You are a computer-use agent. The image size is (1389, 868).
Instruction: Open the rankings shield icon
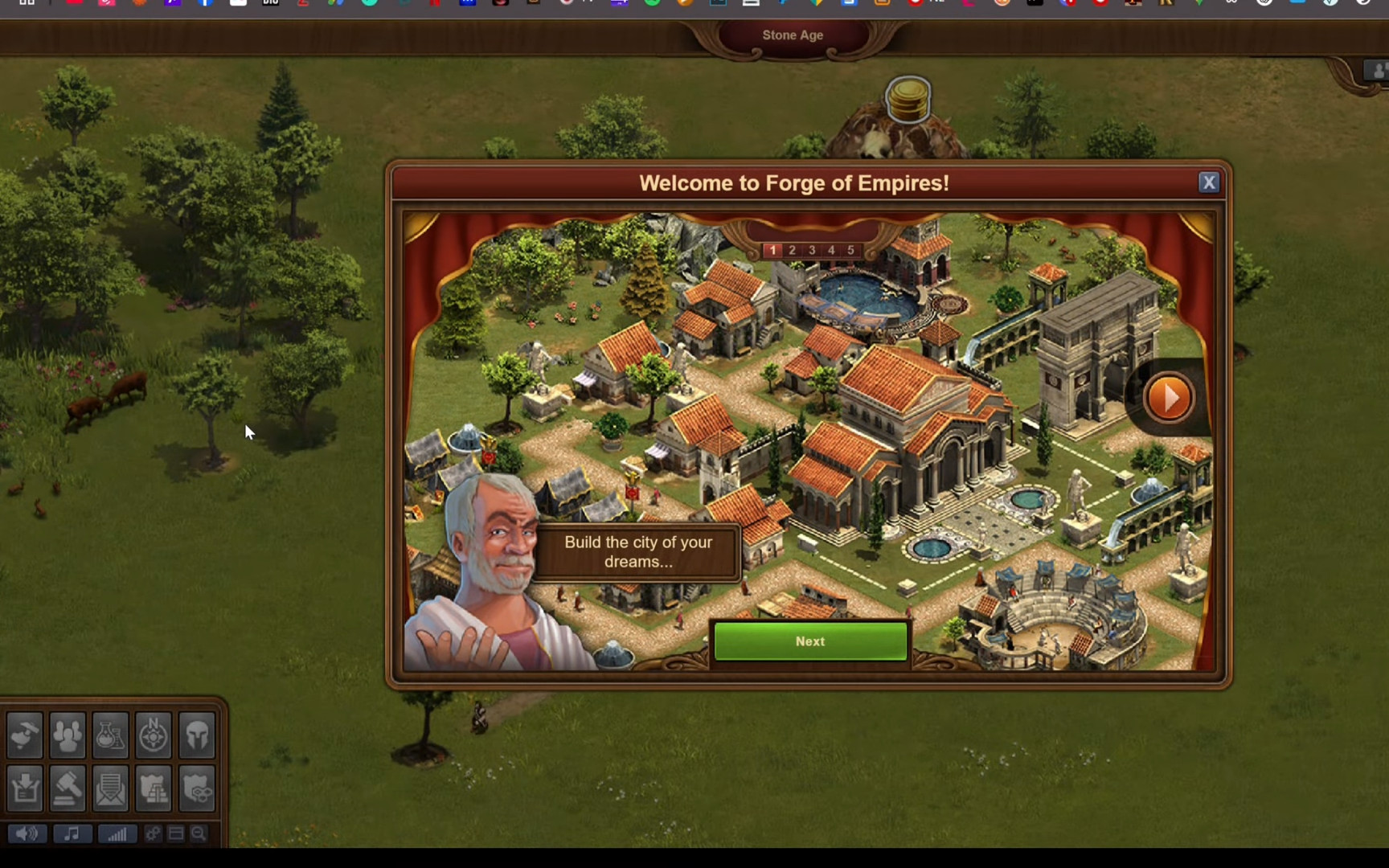pyautogui.click(x=154, y=788)
